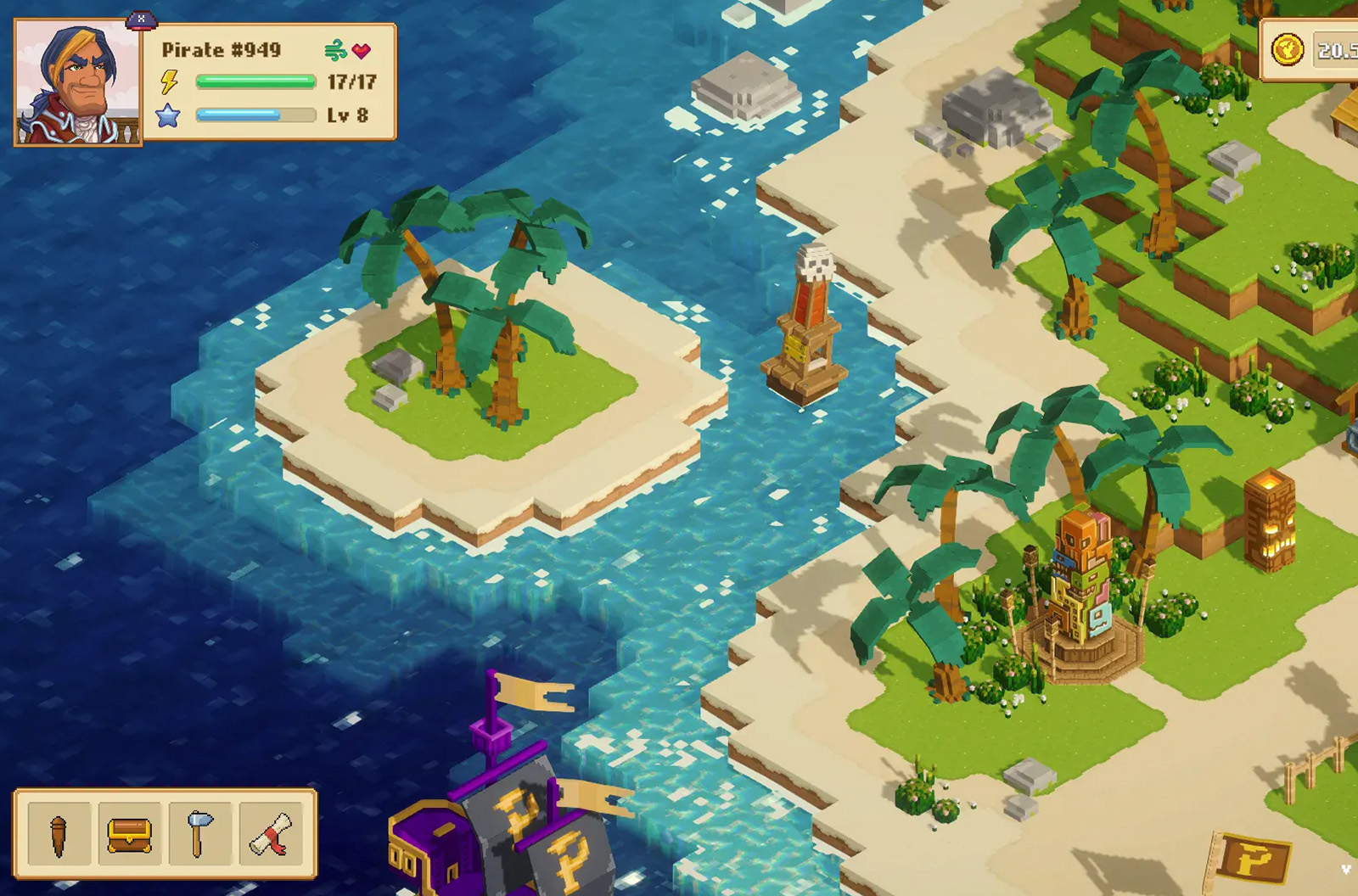
Task: Click the green wind status icon
Action: coord(336,51)
